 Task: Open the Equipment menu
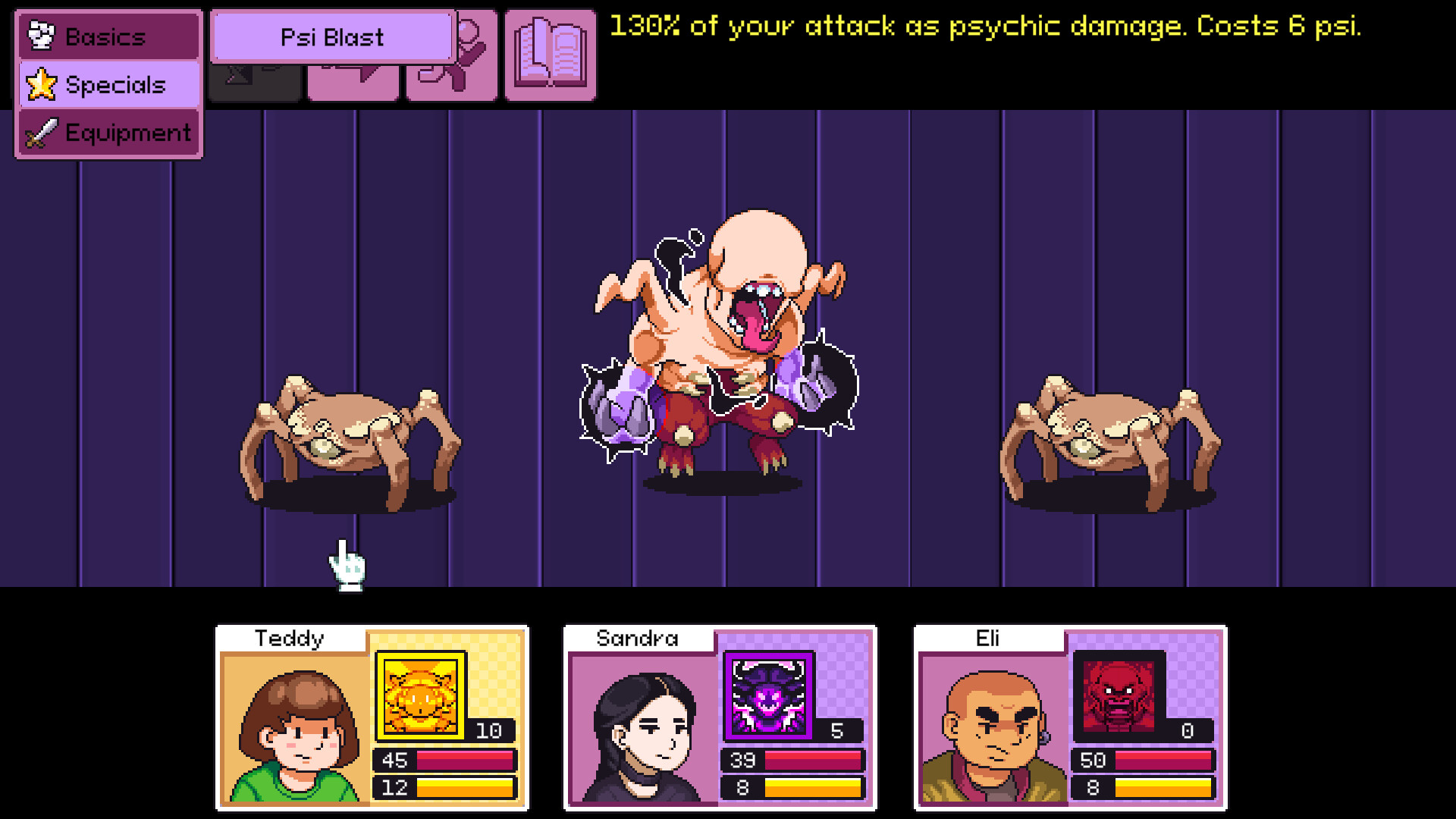[109, 133]
